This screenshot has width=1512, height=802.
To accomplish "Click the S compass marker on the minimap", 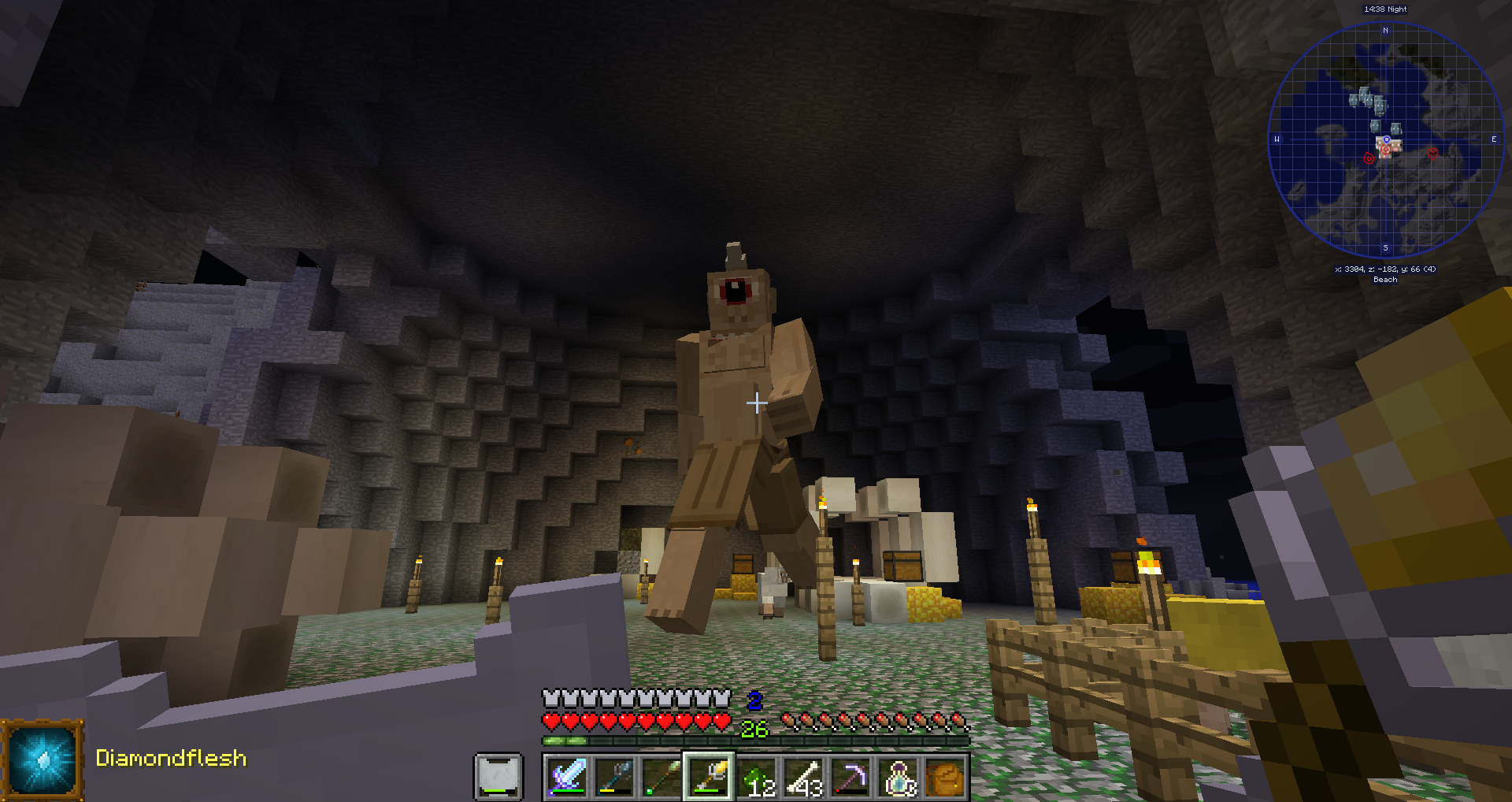I will coord(1384,247).
